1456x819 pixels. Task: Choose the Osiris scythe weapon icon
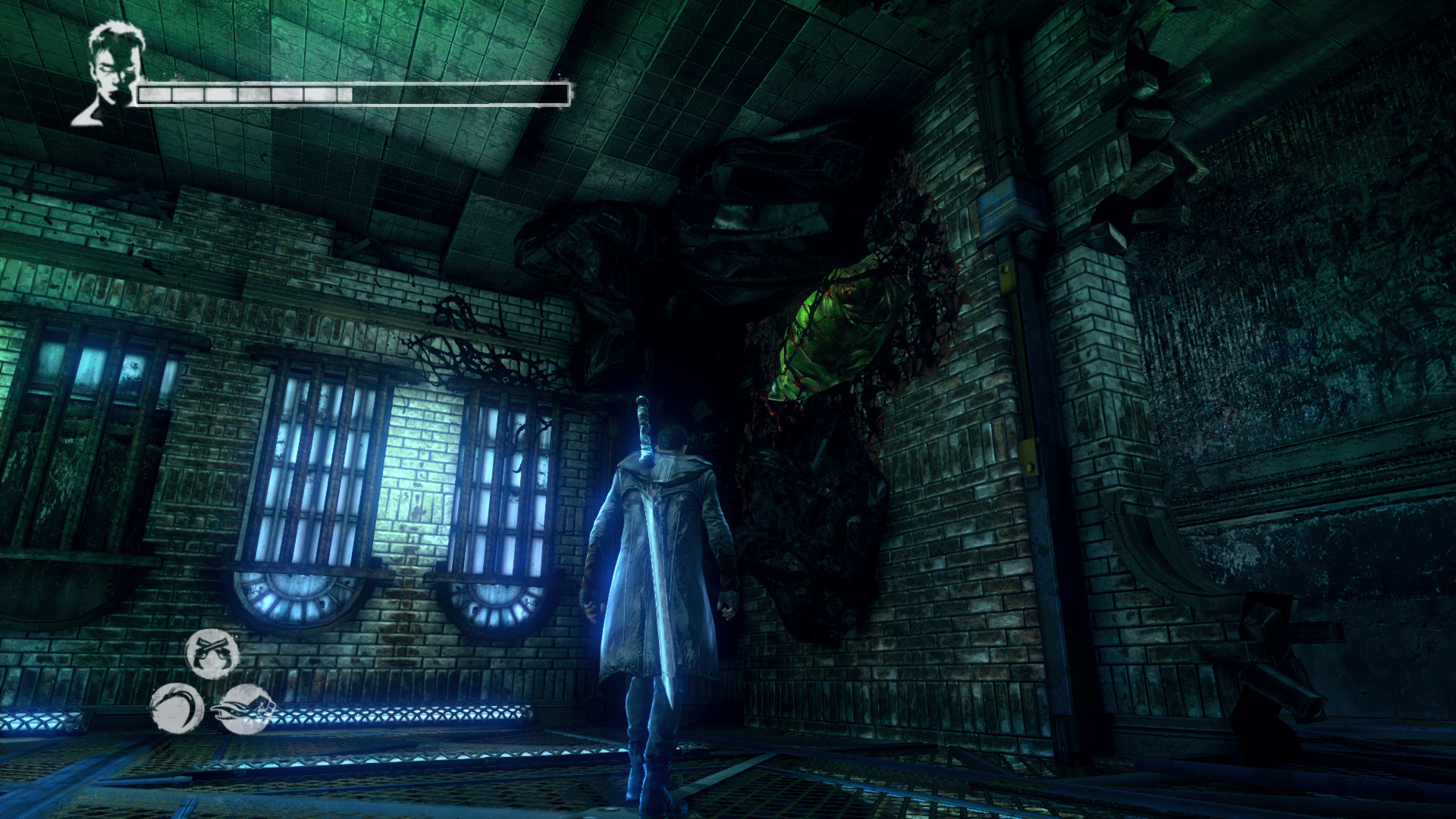tap(177, 708)
